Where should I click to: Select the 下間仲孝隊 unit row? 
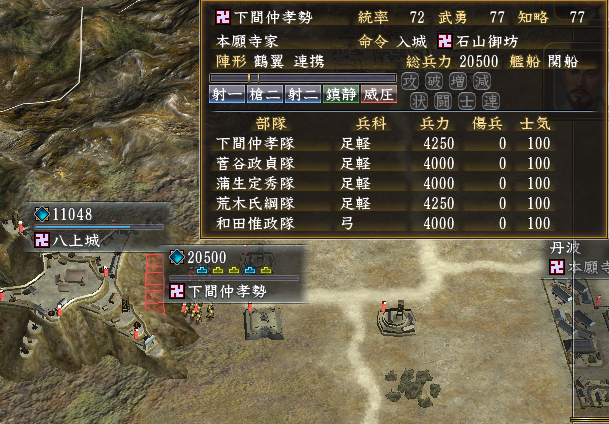[380, 143]
